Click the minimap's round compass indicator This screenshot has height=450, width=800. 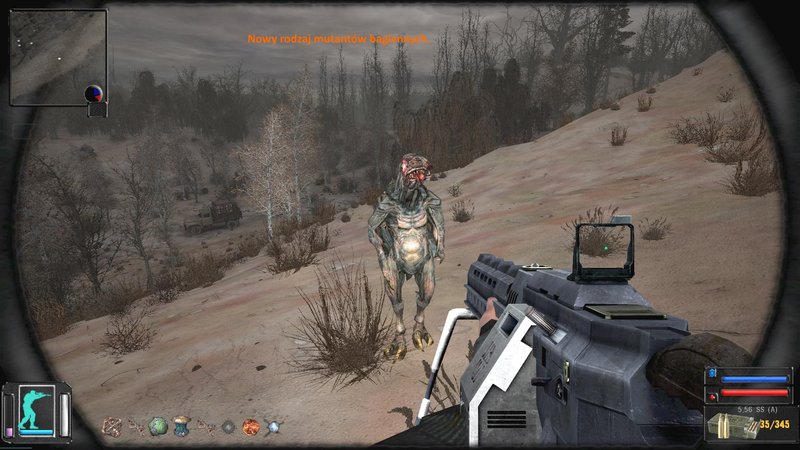tap(94, 94)
